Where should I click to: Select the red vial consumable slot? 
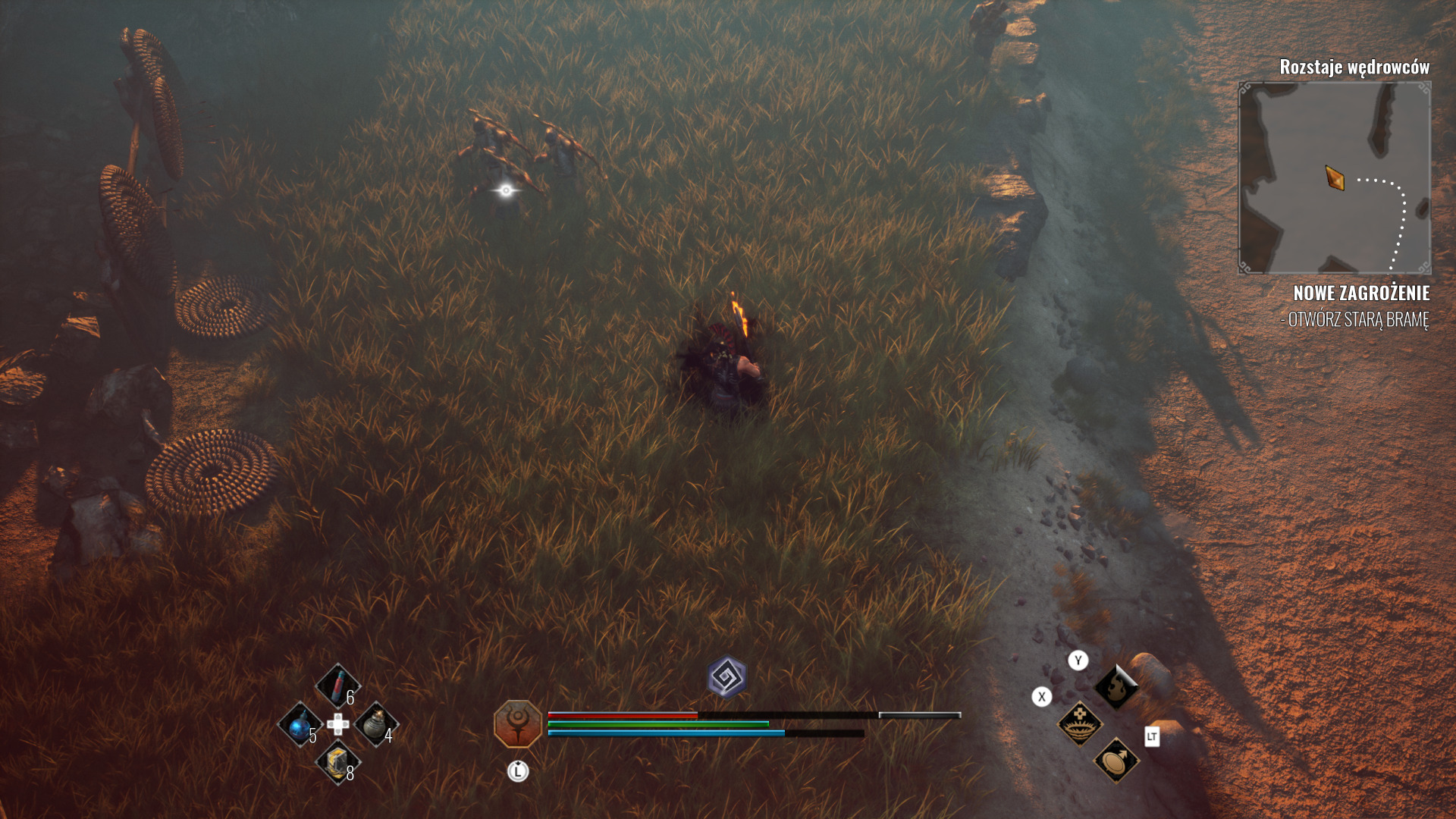[337, 686]
